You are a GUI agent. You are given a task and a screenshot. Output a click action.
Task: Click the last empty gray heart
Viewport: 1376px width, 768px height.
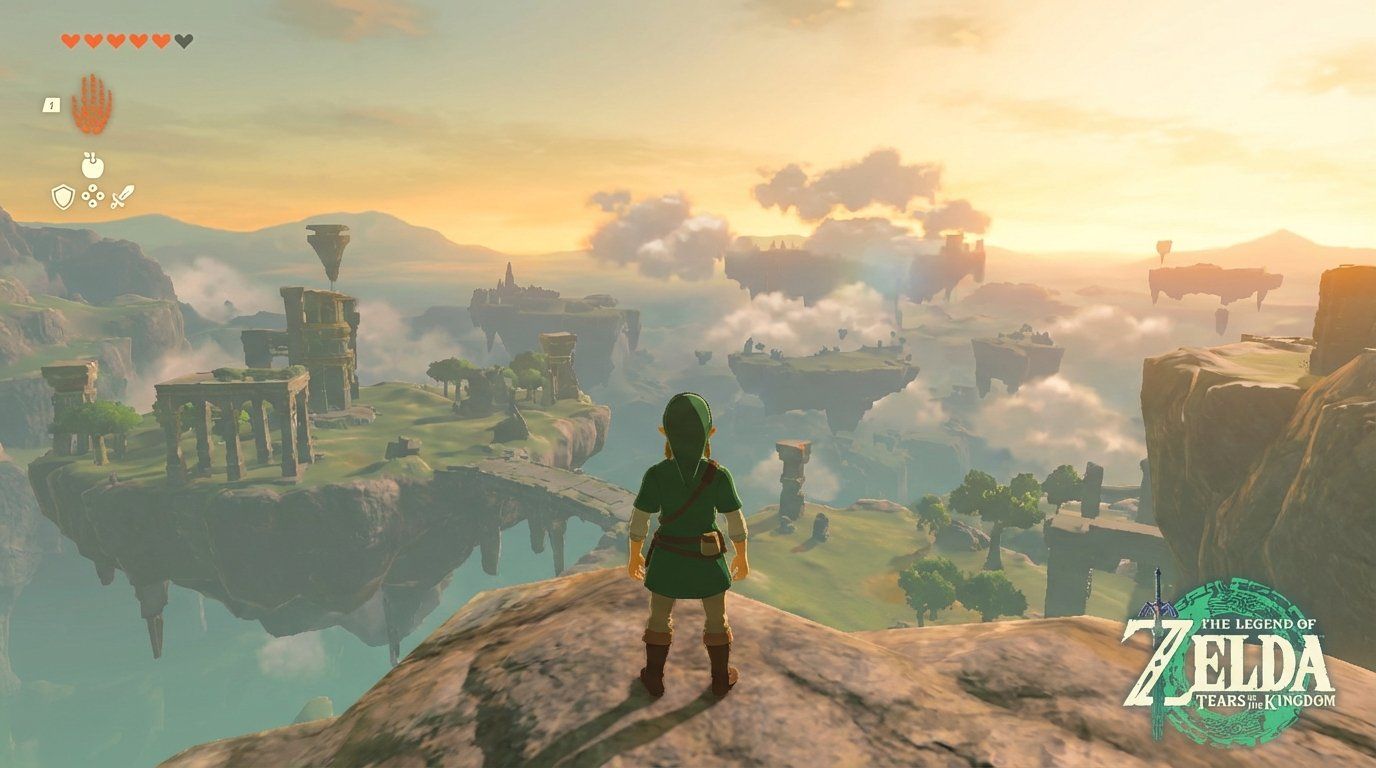[x=182, y=40]
